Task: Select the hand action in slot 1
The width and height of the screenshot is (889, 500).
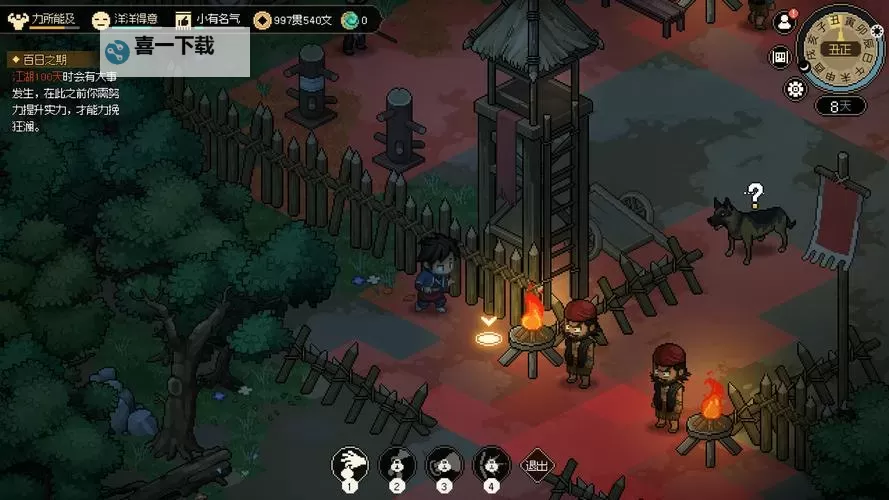Action: click(x=350, y=463)
